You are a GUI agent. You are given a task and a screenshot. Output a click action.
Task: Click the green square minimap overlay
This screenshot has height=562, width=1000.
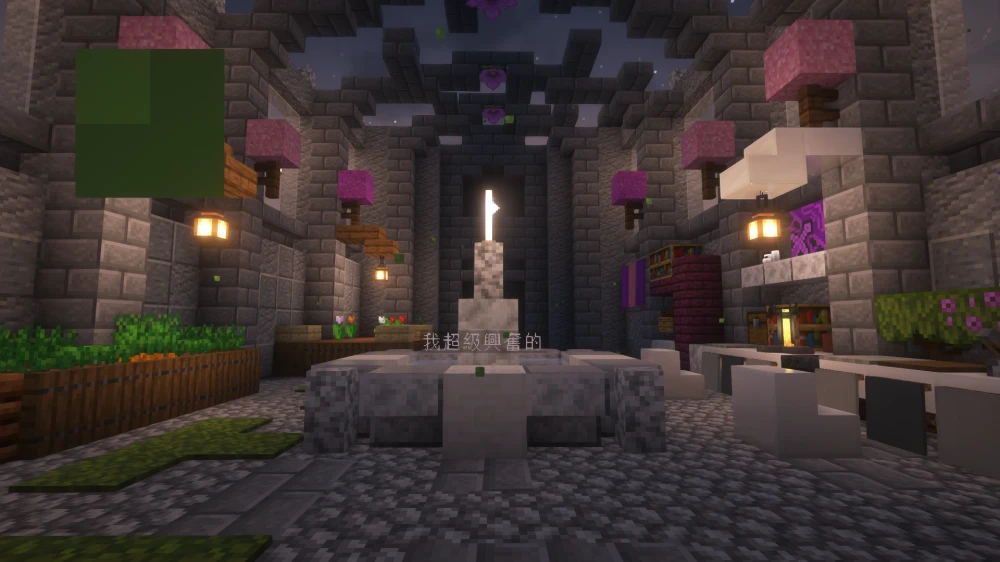point(150,123)
